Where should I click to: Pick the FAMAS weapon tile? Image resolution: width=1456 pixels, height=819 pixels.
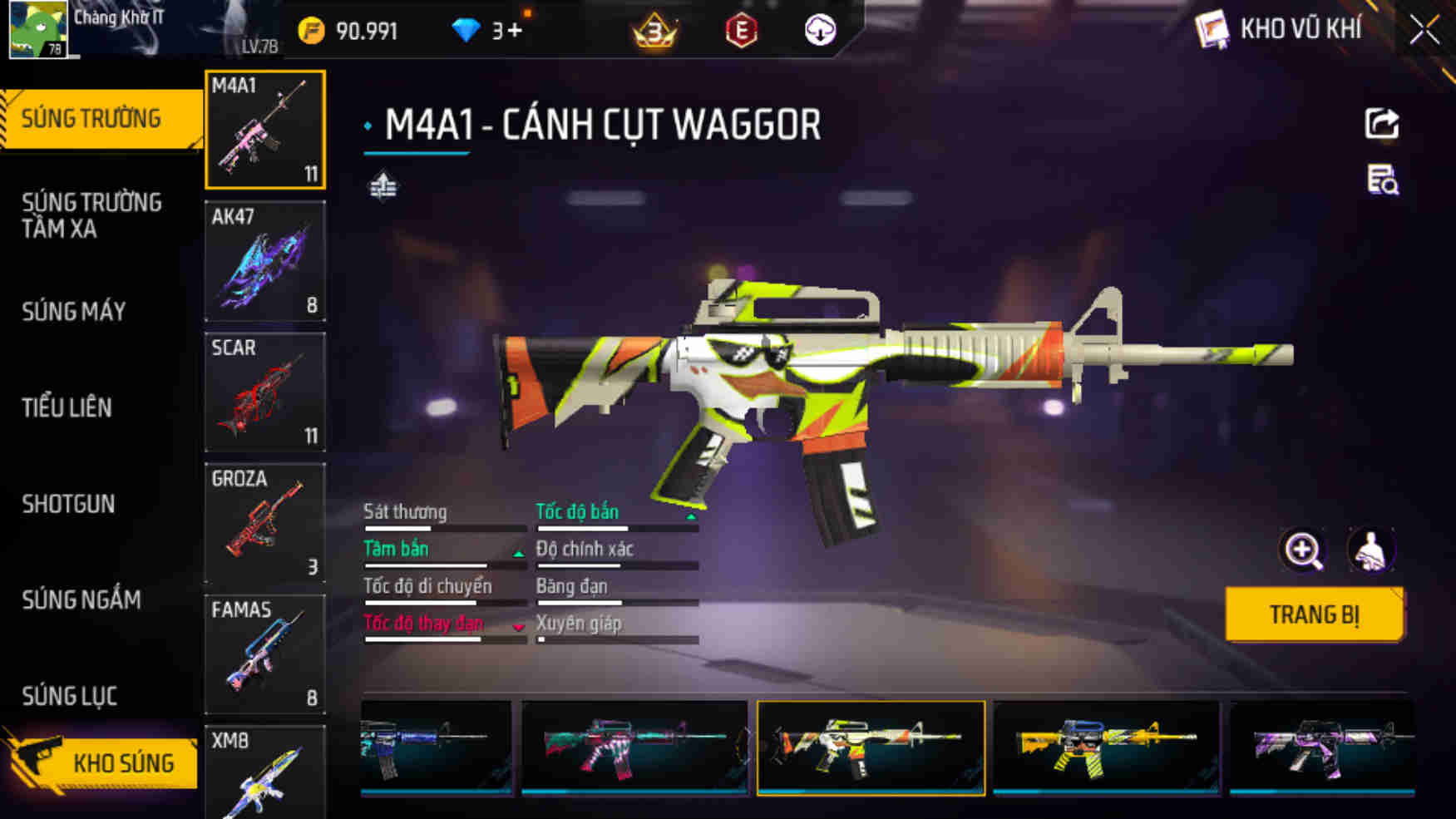pos(265,654)
